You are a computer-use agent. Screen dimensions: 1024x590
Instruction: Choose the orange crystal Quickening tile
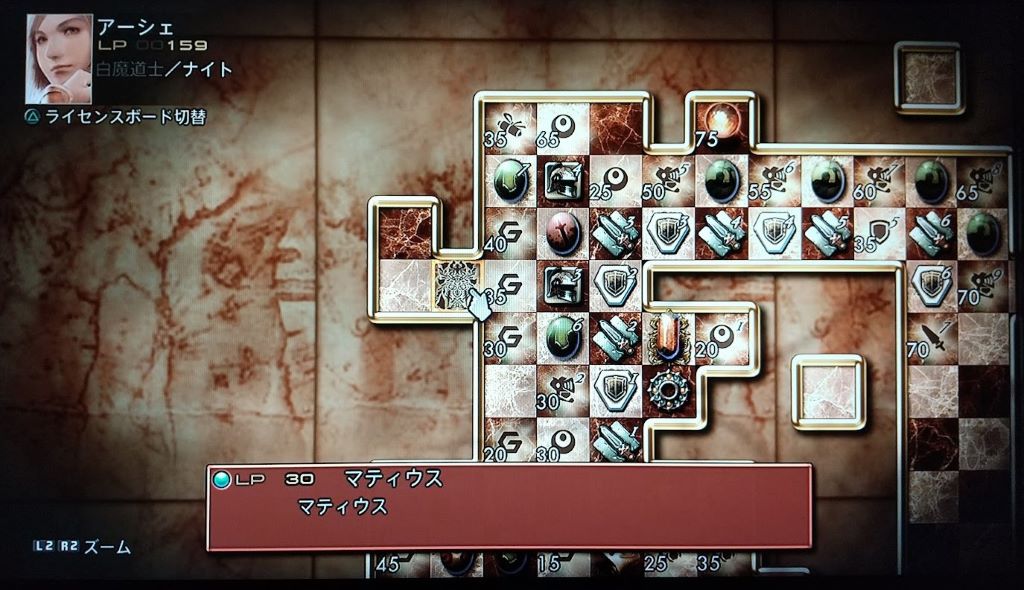pyautogui.click(x=667, y=337)
